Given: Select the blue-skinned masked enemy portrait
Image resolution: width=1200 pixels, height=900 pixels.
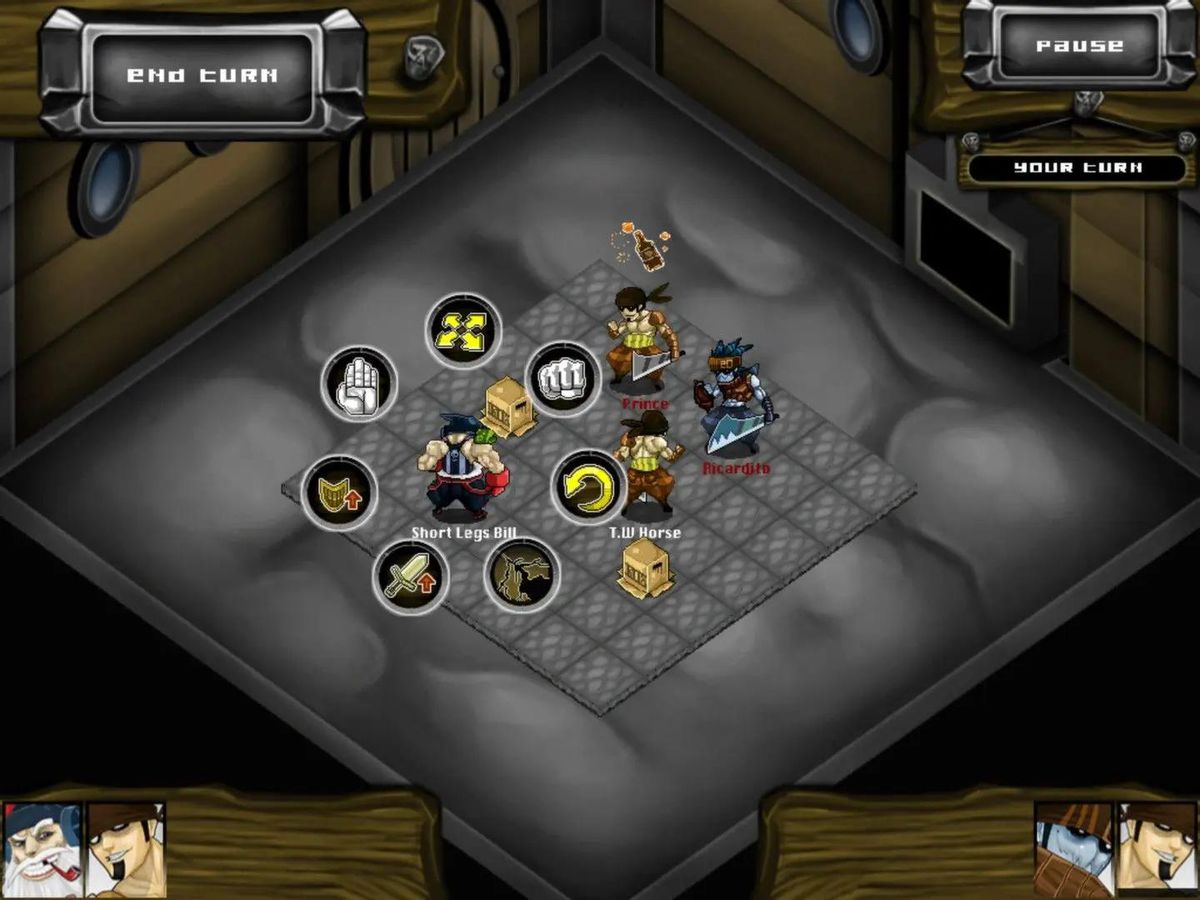Looking at the screenshot, I should tap(1074, 849).
